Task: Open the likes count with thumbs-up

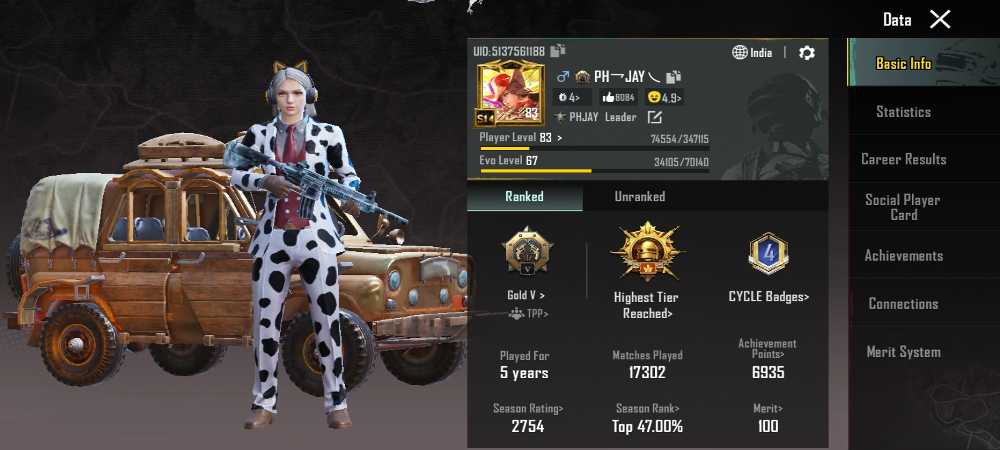Action: pos(618,97)
